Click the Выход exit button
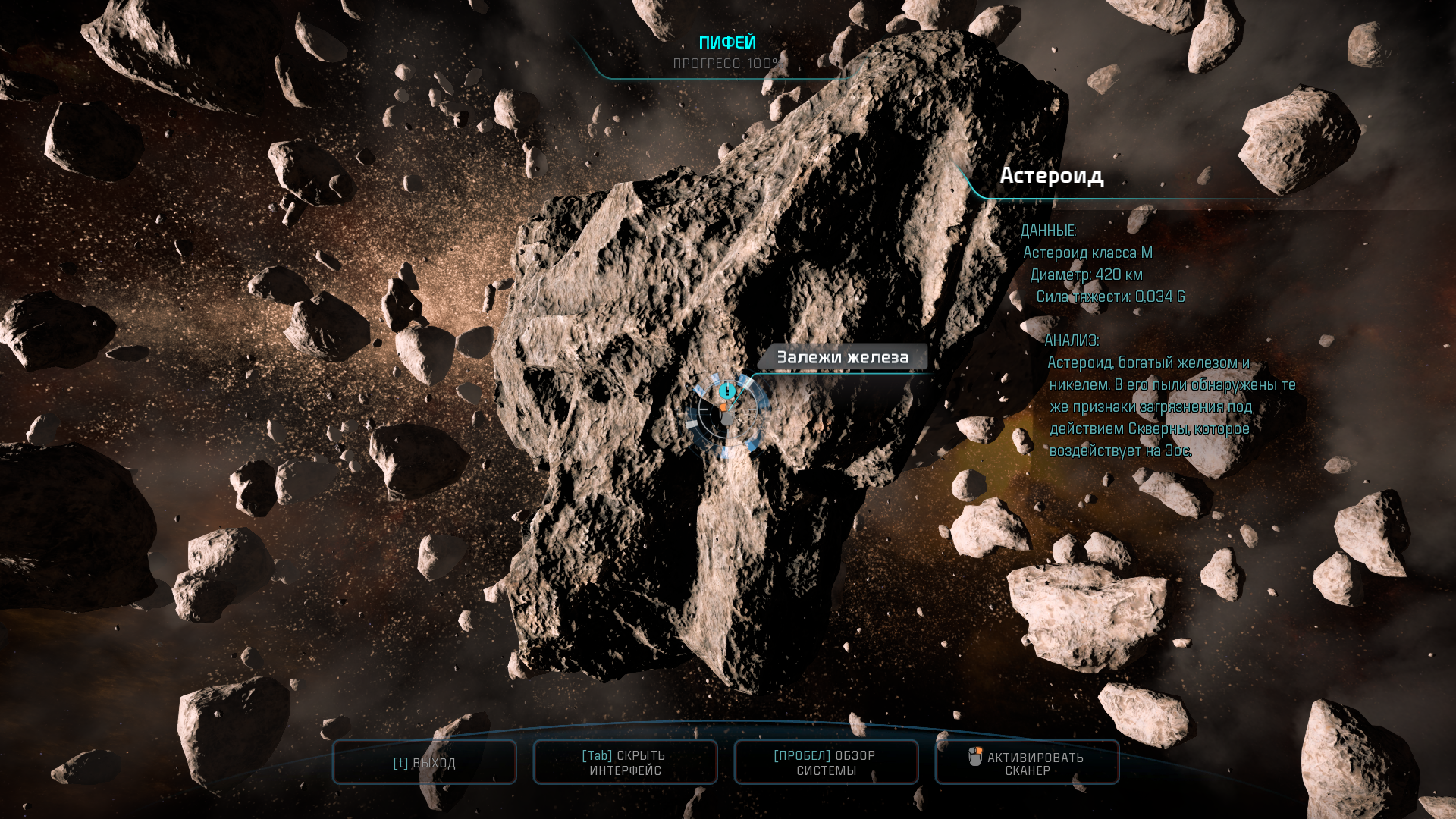The height and width of the screenshot is (819, 1456). (x=425, y=763)
